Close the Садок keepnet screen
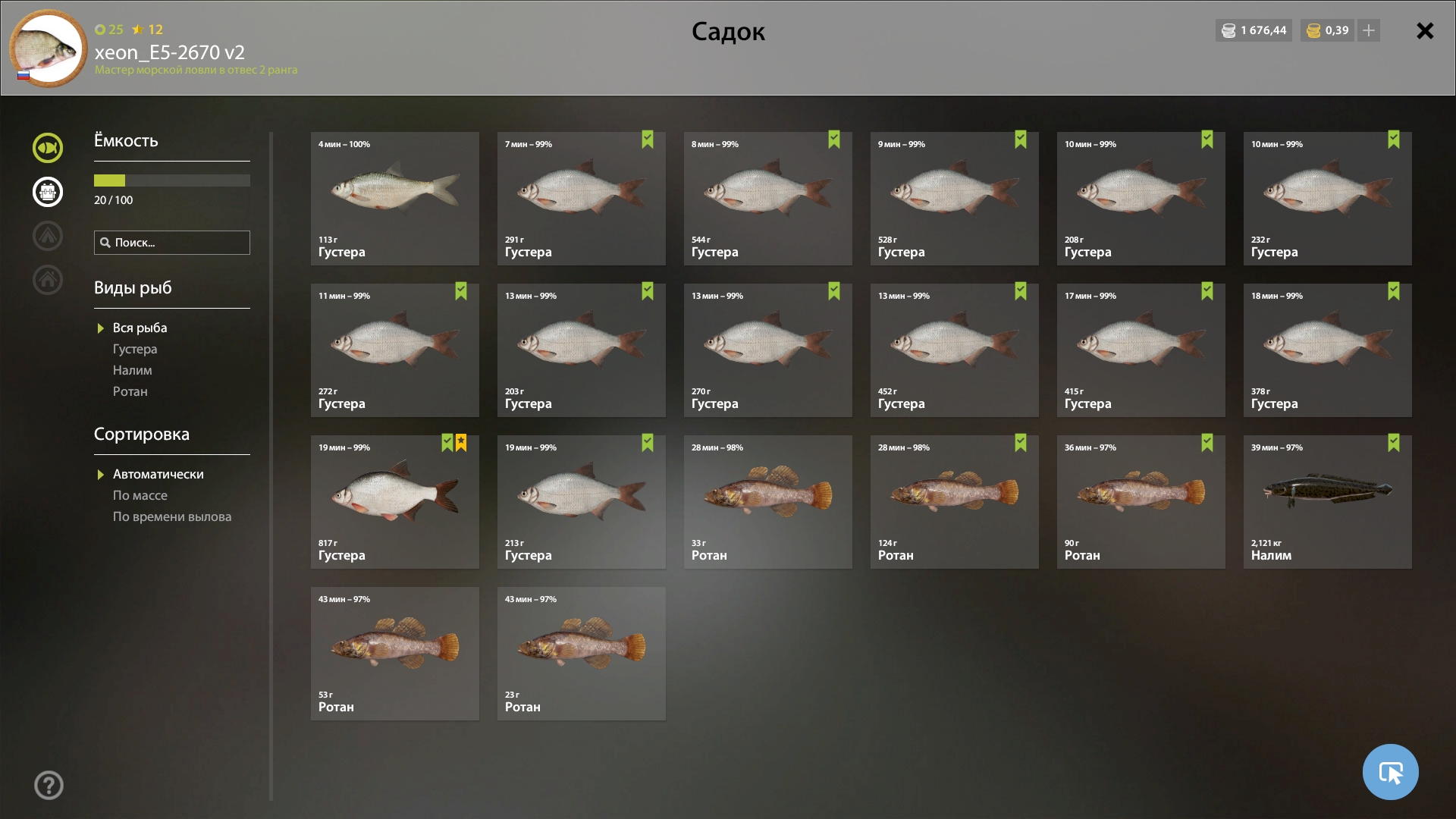The width and height of the screenshot is (1456, 819). click(1425, 31)
